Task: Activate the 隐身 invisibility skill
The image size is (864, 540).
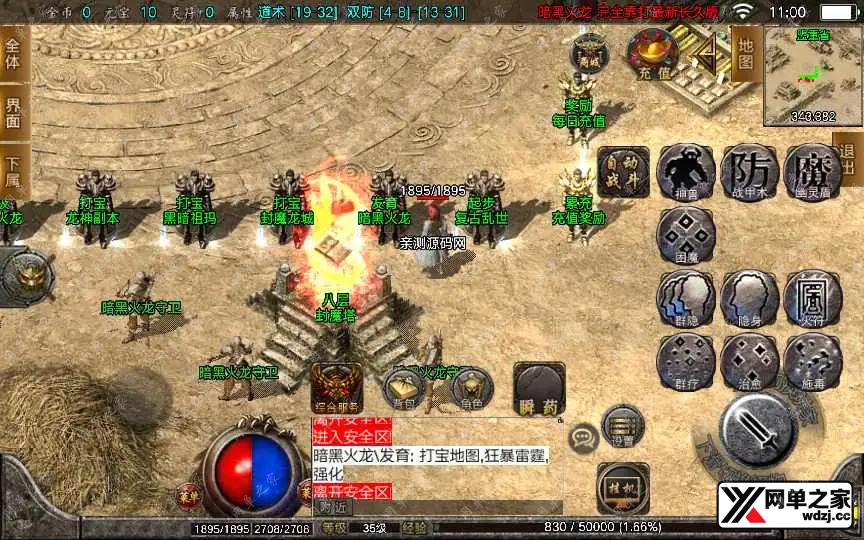Action: 749,299
